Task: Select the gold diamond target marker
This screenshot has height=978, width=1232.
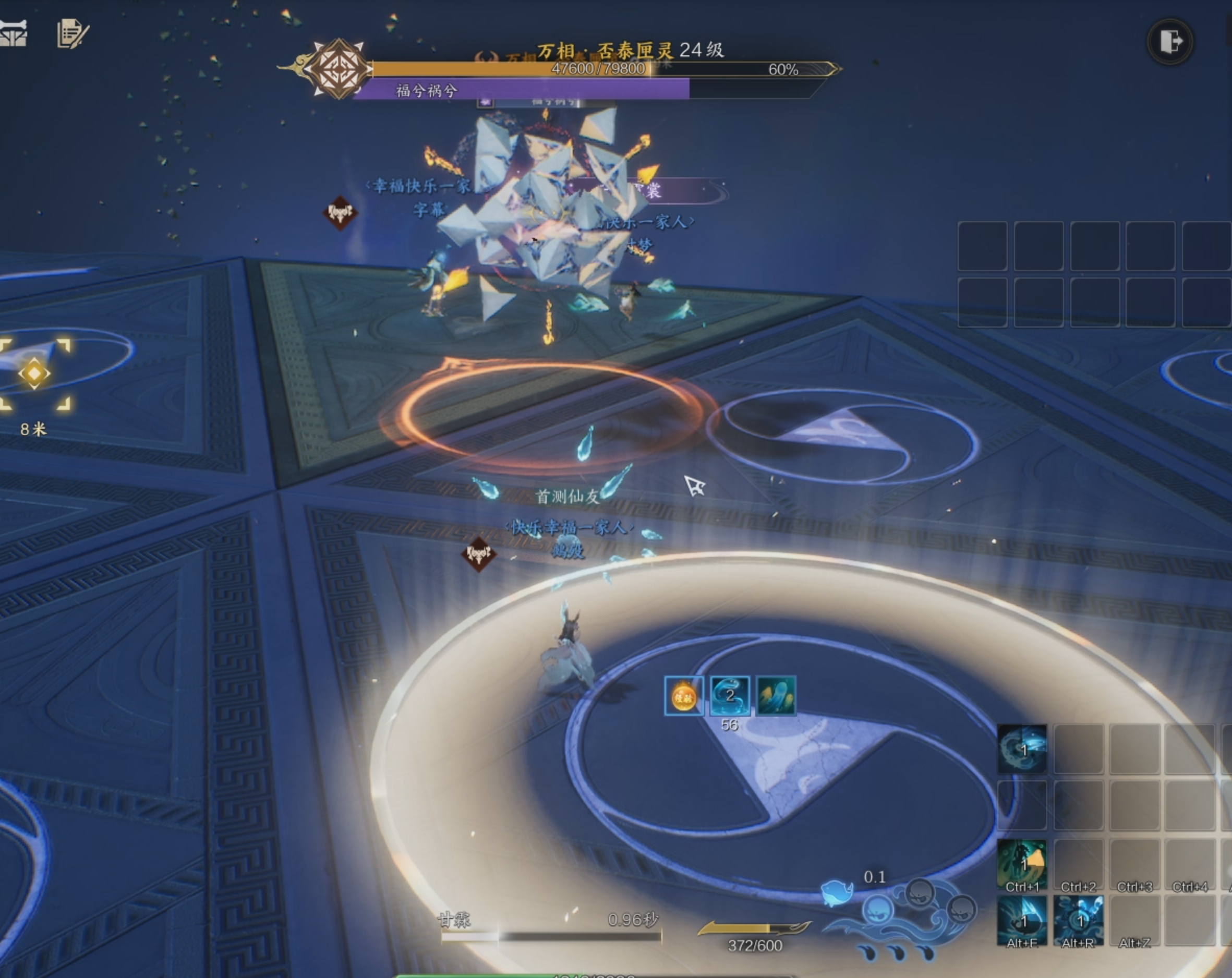Action: [34, 373]
